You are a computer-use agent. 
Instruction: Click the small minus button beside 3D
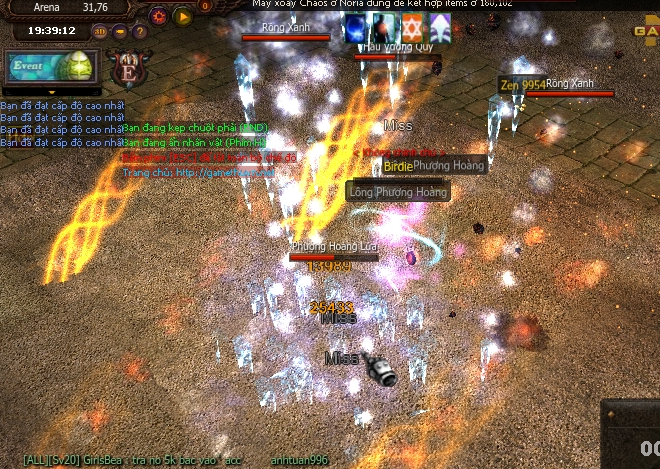click(x=120, y=31)
